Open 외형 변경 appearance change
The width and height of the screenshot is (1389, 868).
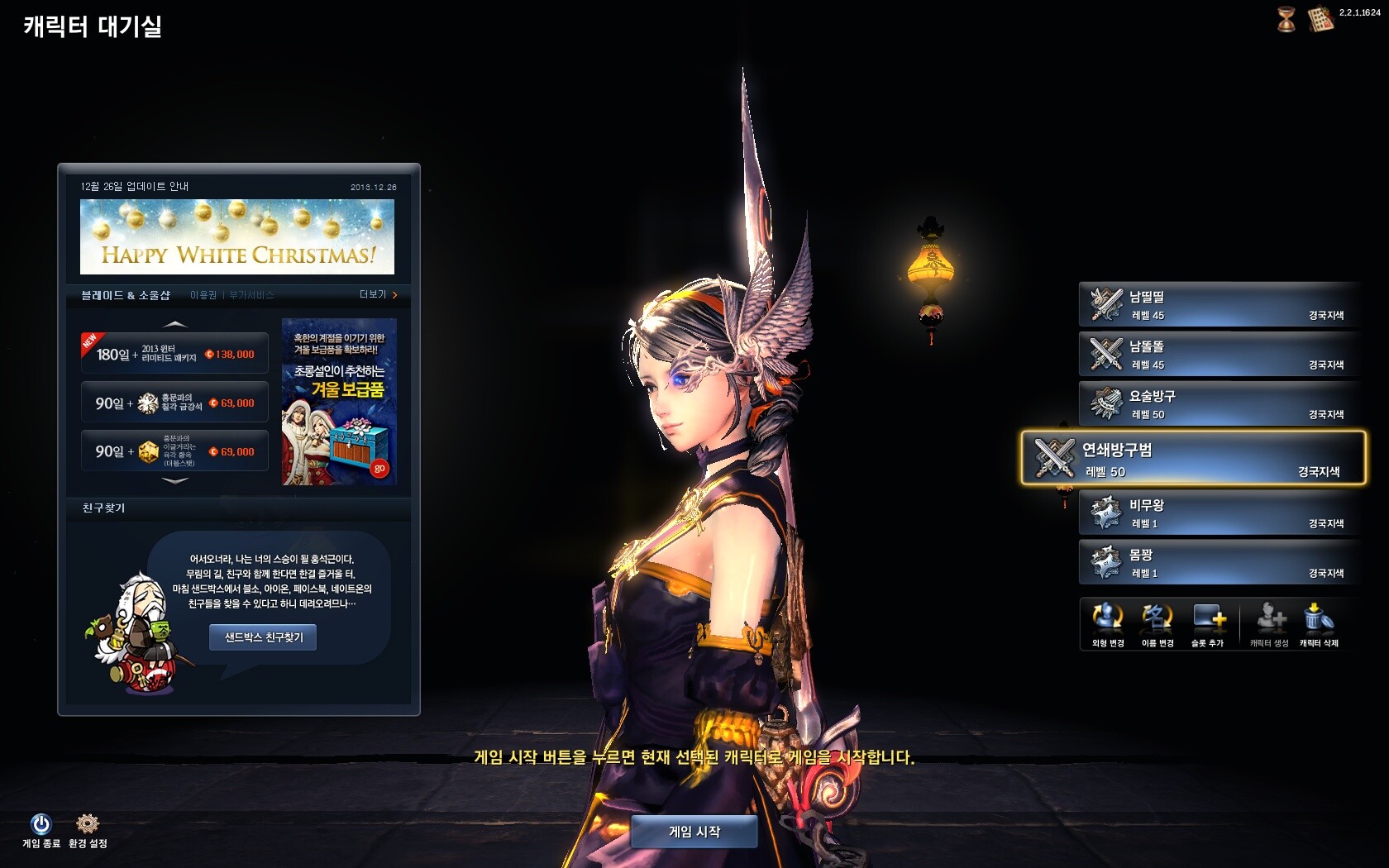coord(1108,624)
